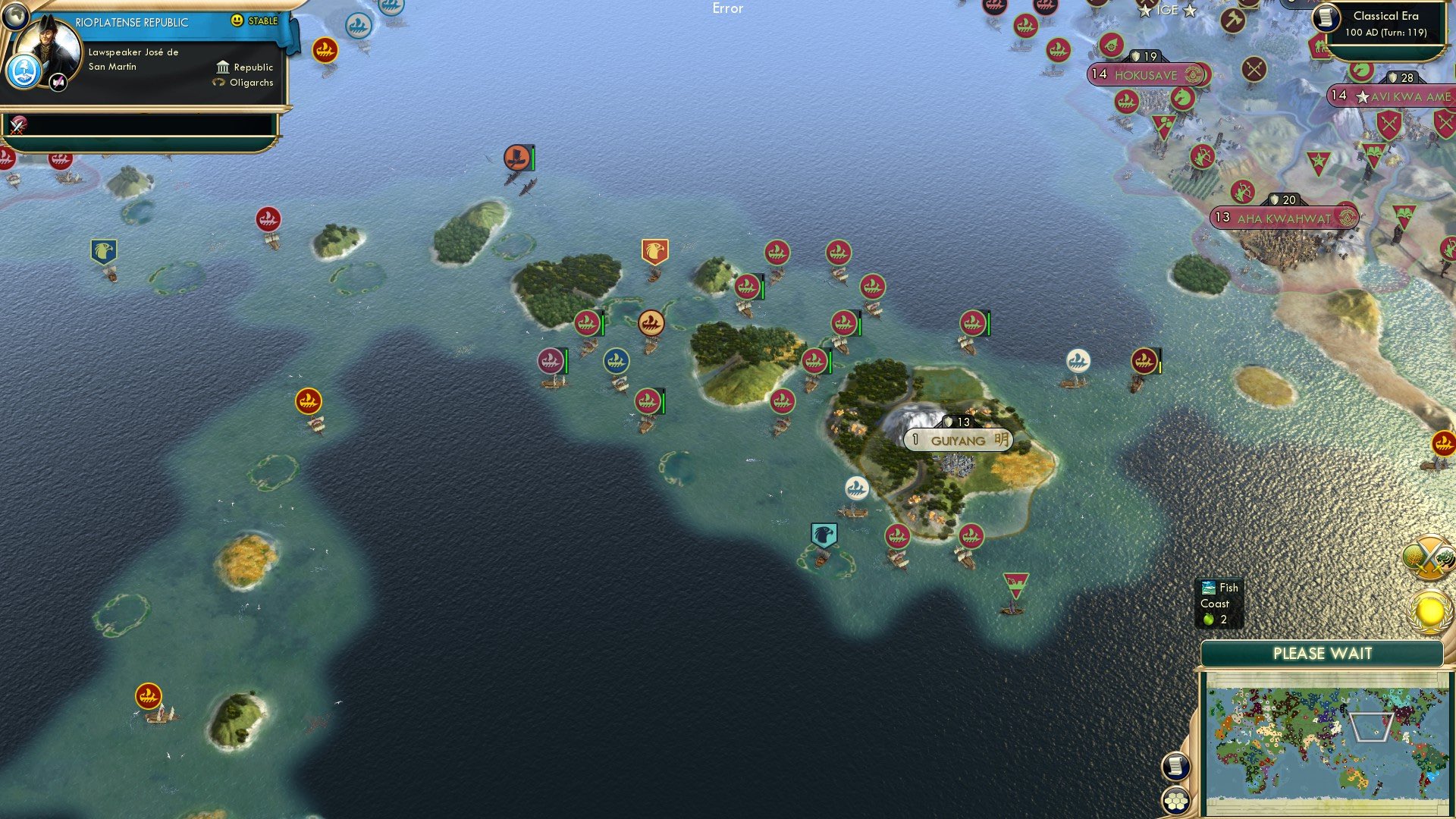Open notifications via the scroll icon beside minimap
Image resolution: width=1456 pixels, height=819 pixels.
pyautogui.click(x=1176, y=767)
